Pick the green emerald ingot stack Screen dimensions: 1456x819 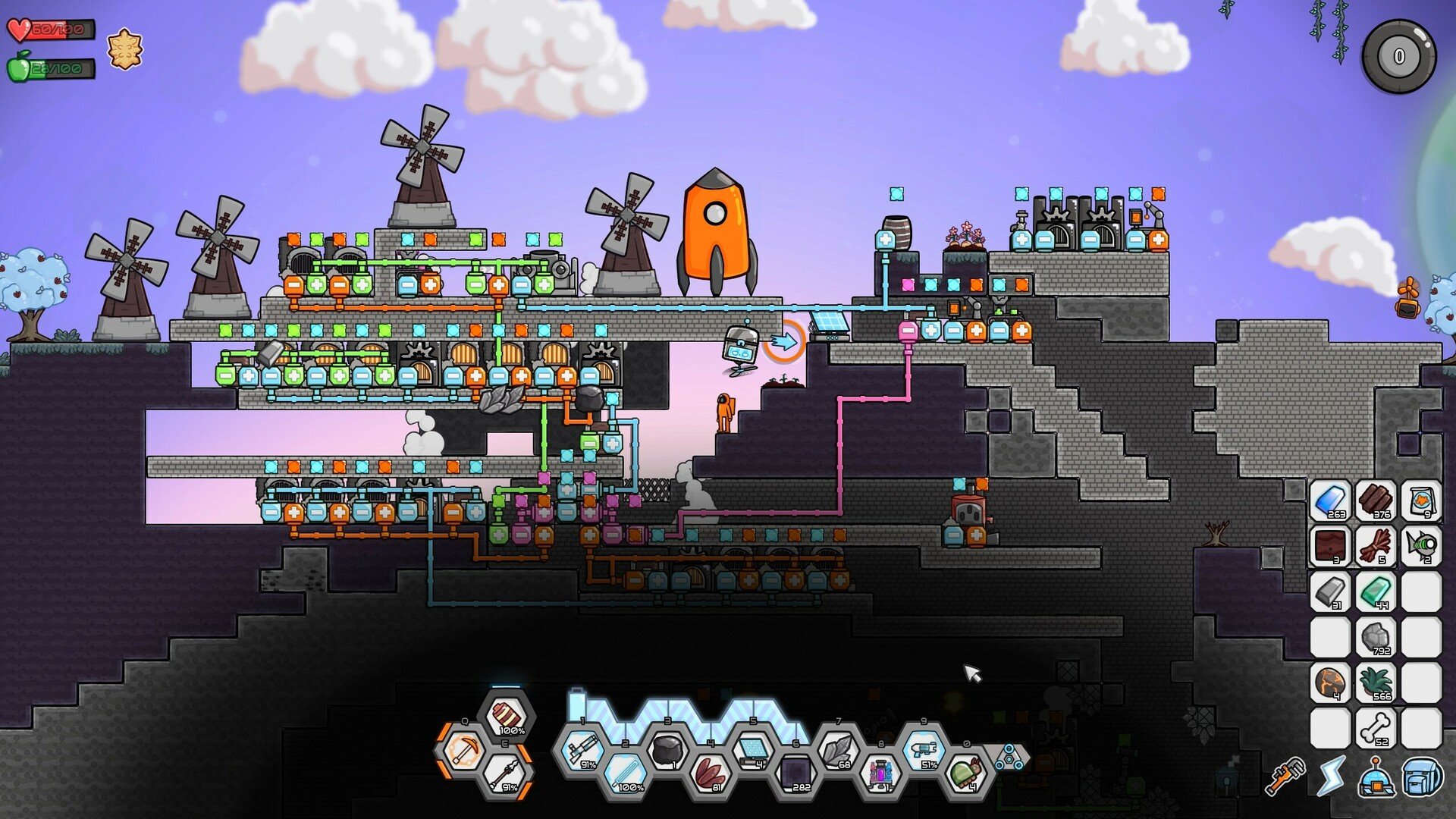(1376, 592)
